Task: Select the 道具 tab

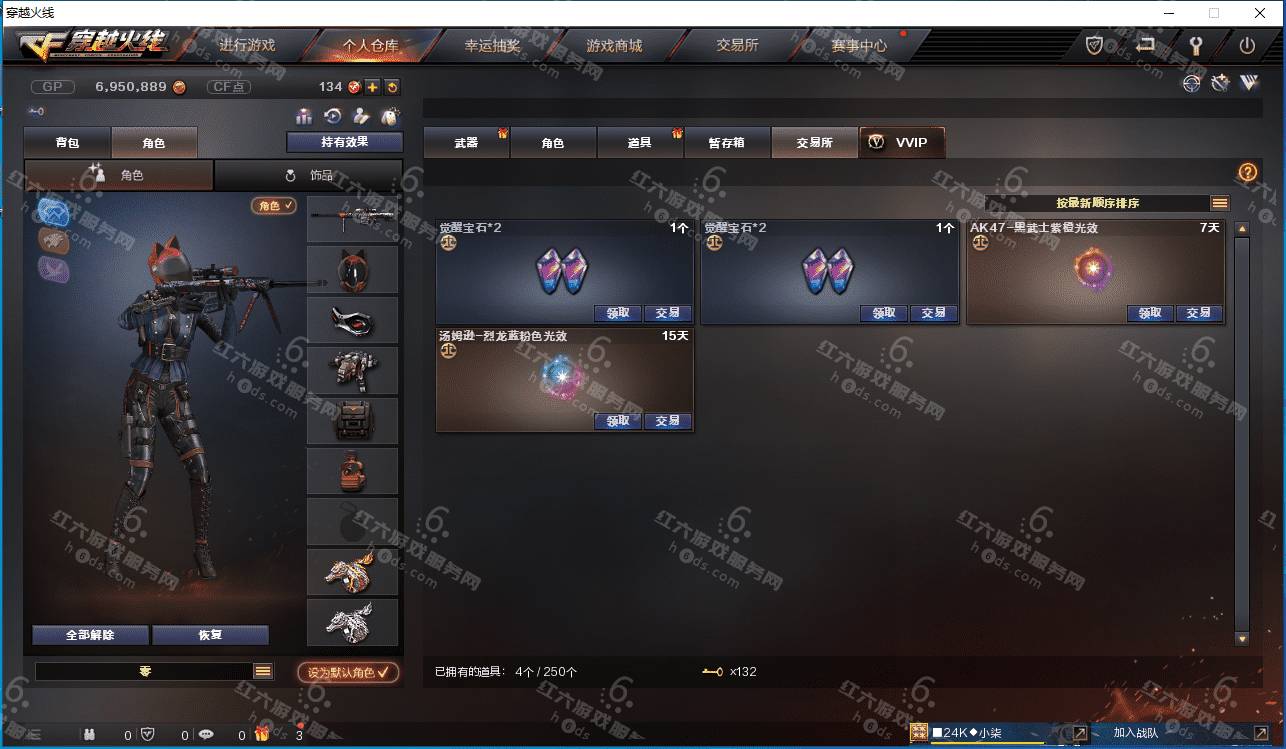Action: [640, 143]
